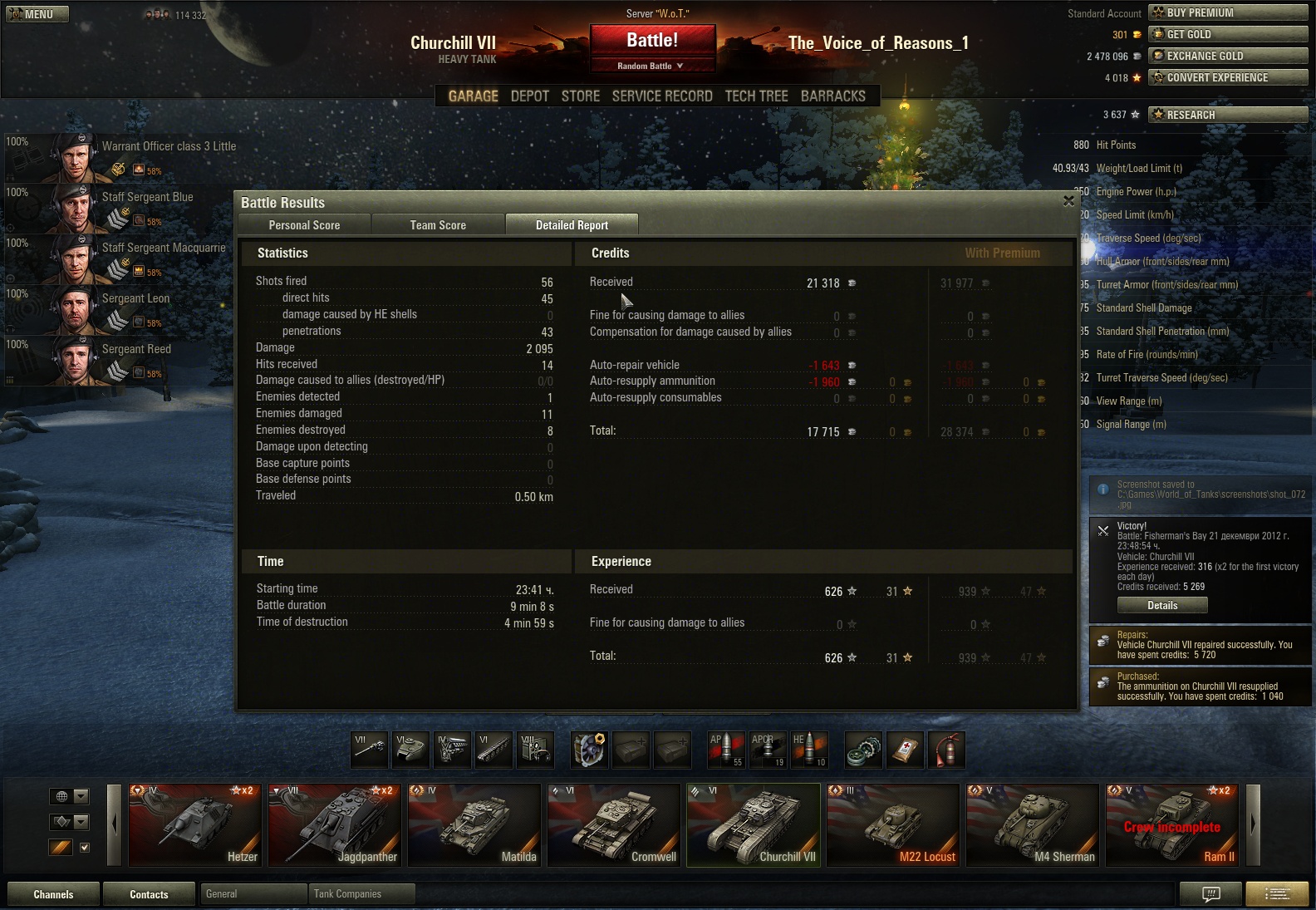Visit the Barracks
The width and height of the screenshot is (1316, 910).
(x=832, y=96)
